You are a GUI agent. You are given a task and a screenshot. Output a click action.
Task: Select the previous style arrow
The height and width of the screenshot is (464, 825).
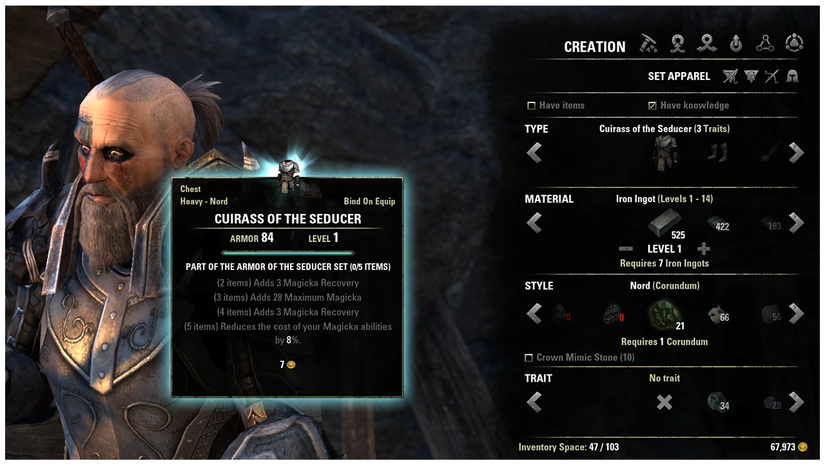tap(534, 313)
